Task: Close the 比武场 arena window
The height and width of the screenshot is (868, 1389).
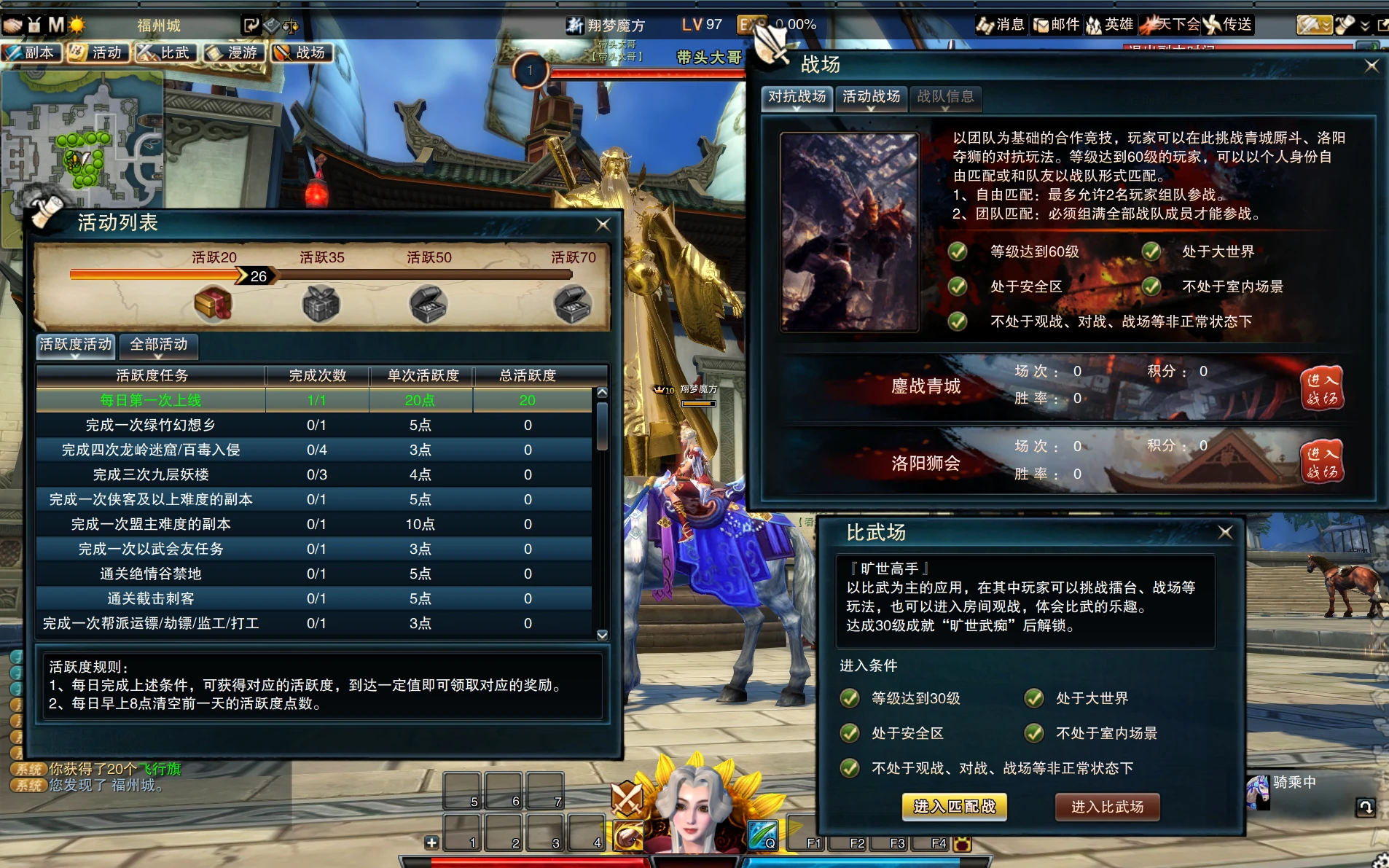Action: 1226,533
